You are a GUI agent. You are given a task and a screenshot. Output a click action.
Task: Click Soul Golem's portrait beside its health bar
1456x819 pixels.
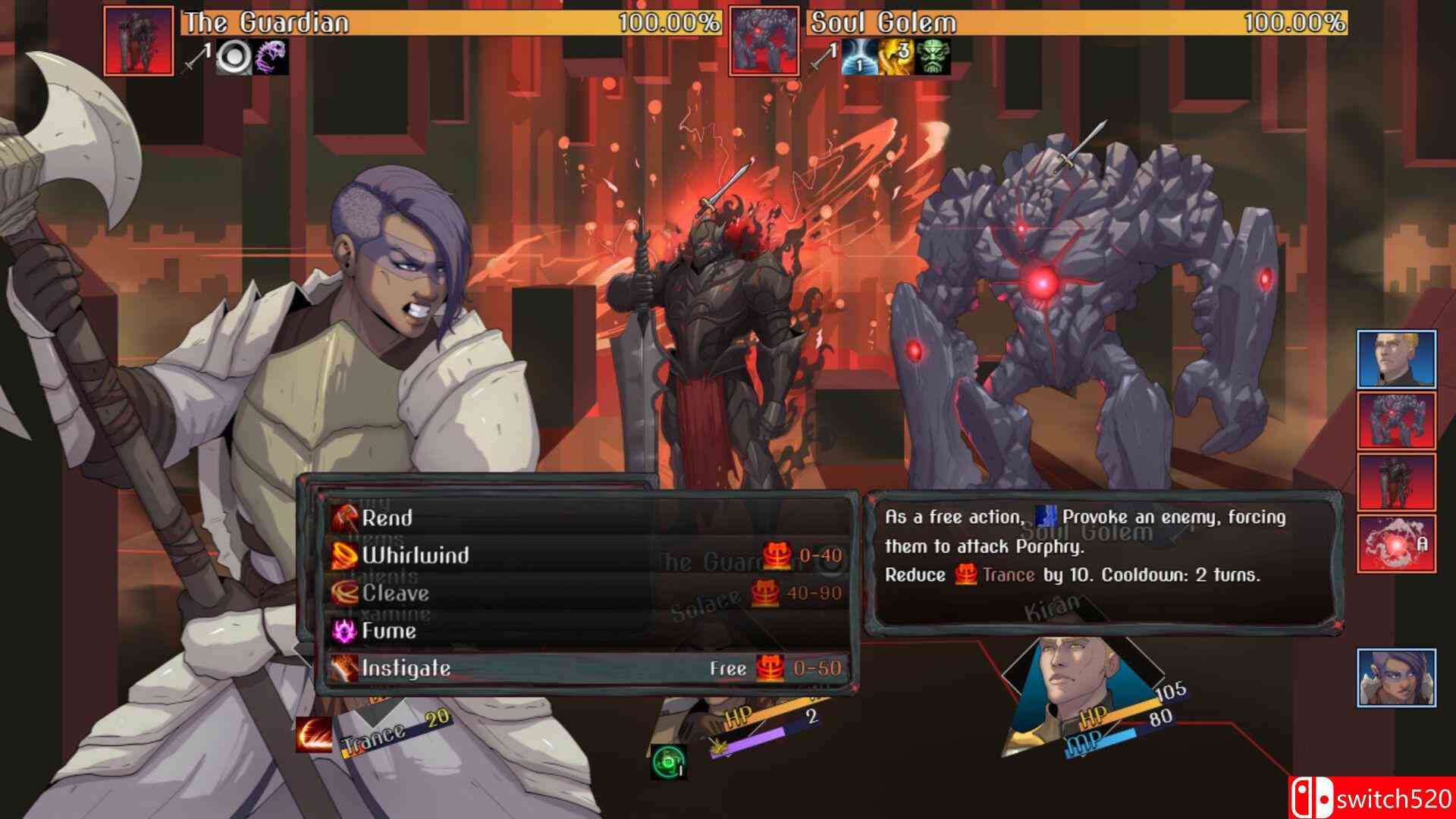tap(764, 41)
